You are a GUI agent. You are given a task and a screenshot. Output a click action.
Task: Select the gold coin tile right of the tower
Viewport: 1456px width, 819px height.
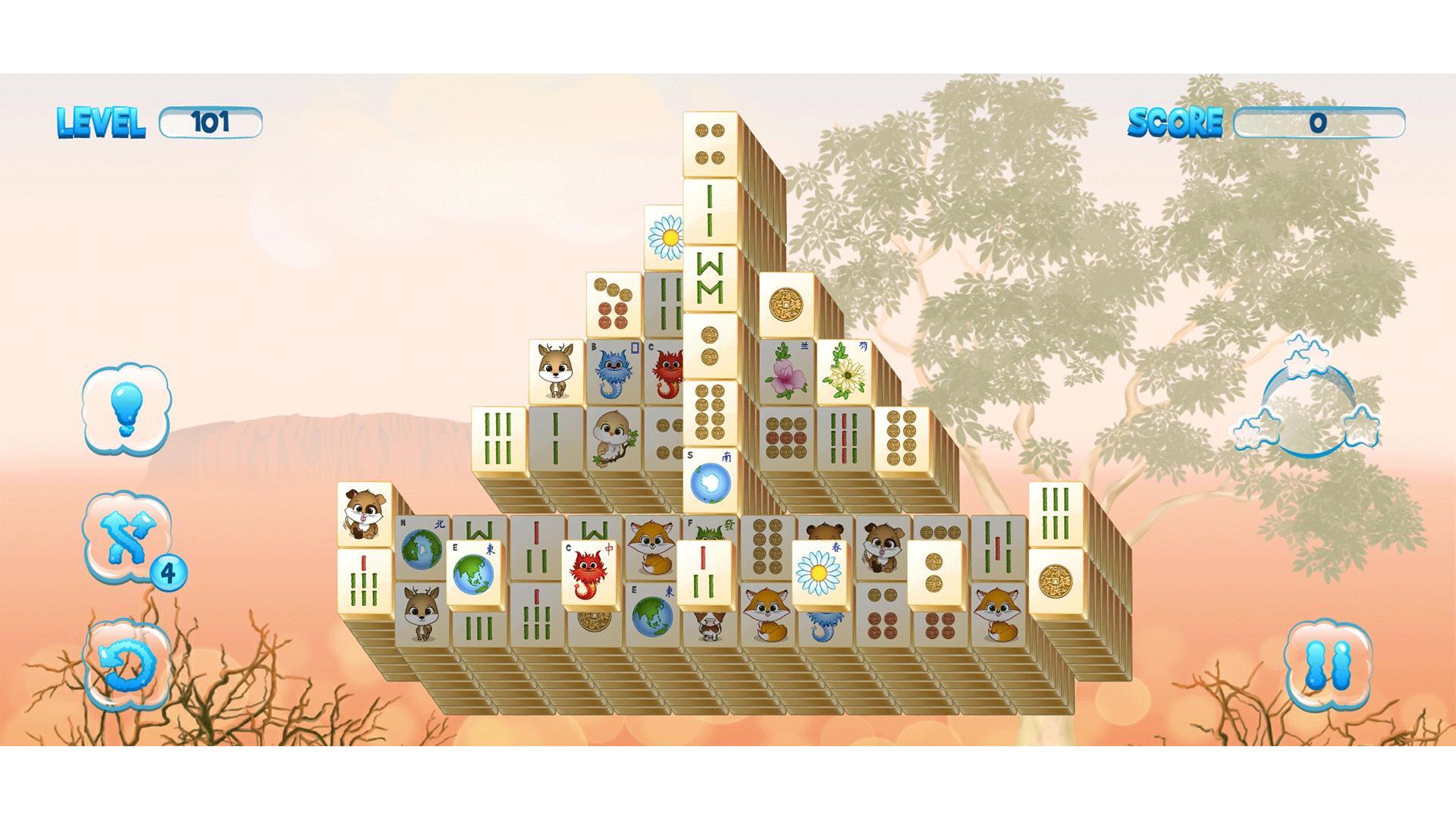tap(789, 303)
